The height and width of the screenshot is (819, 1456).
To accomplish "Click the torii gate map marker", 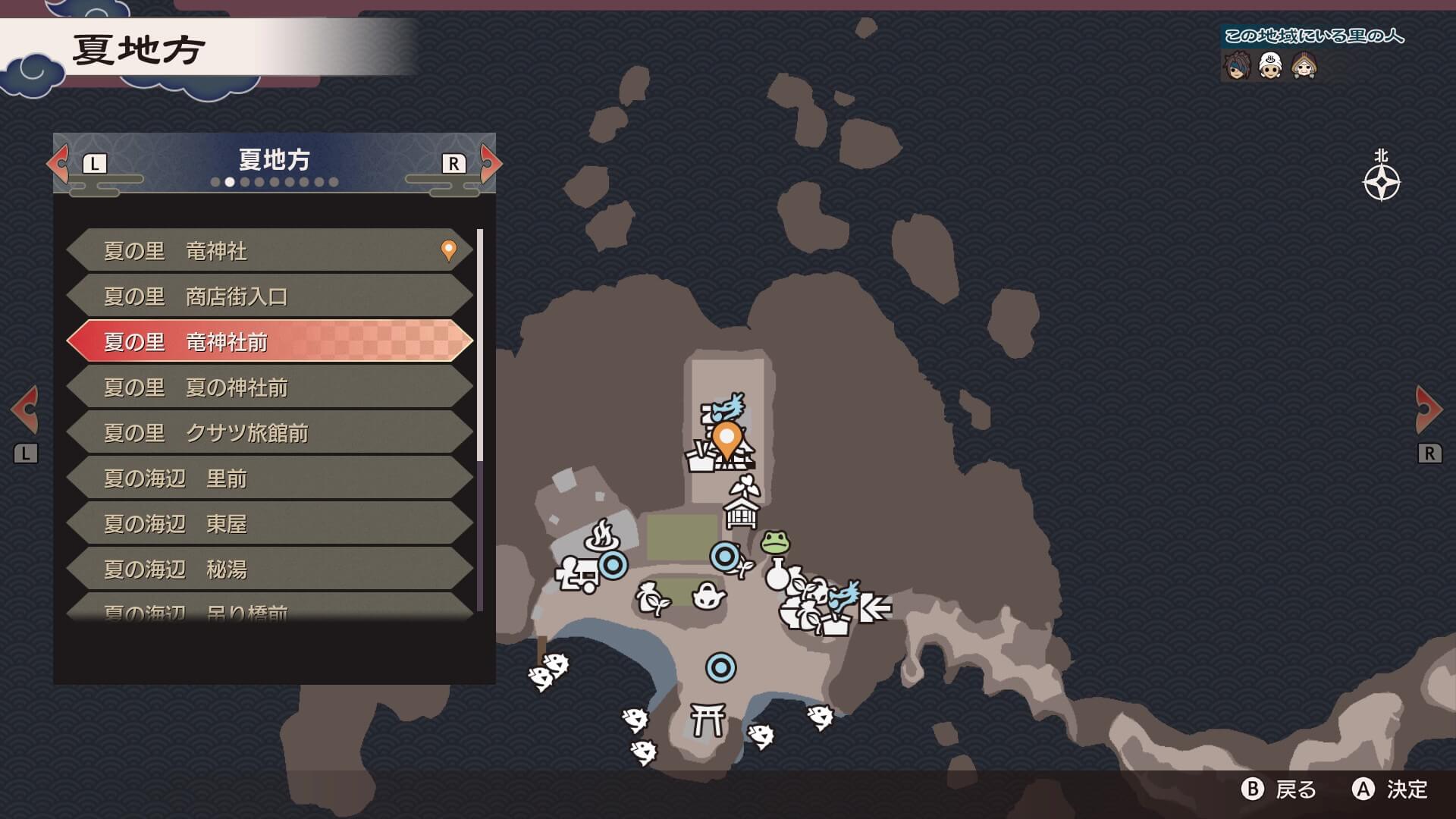I will pyautogui.click(x=708, y=719).
